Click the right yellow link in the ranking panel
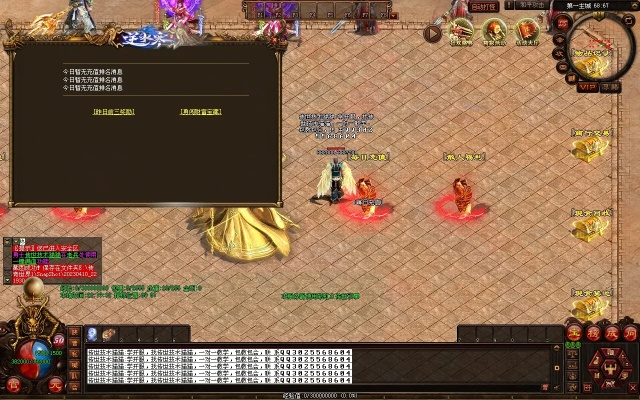640x400 pixels. point(201,111)
